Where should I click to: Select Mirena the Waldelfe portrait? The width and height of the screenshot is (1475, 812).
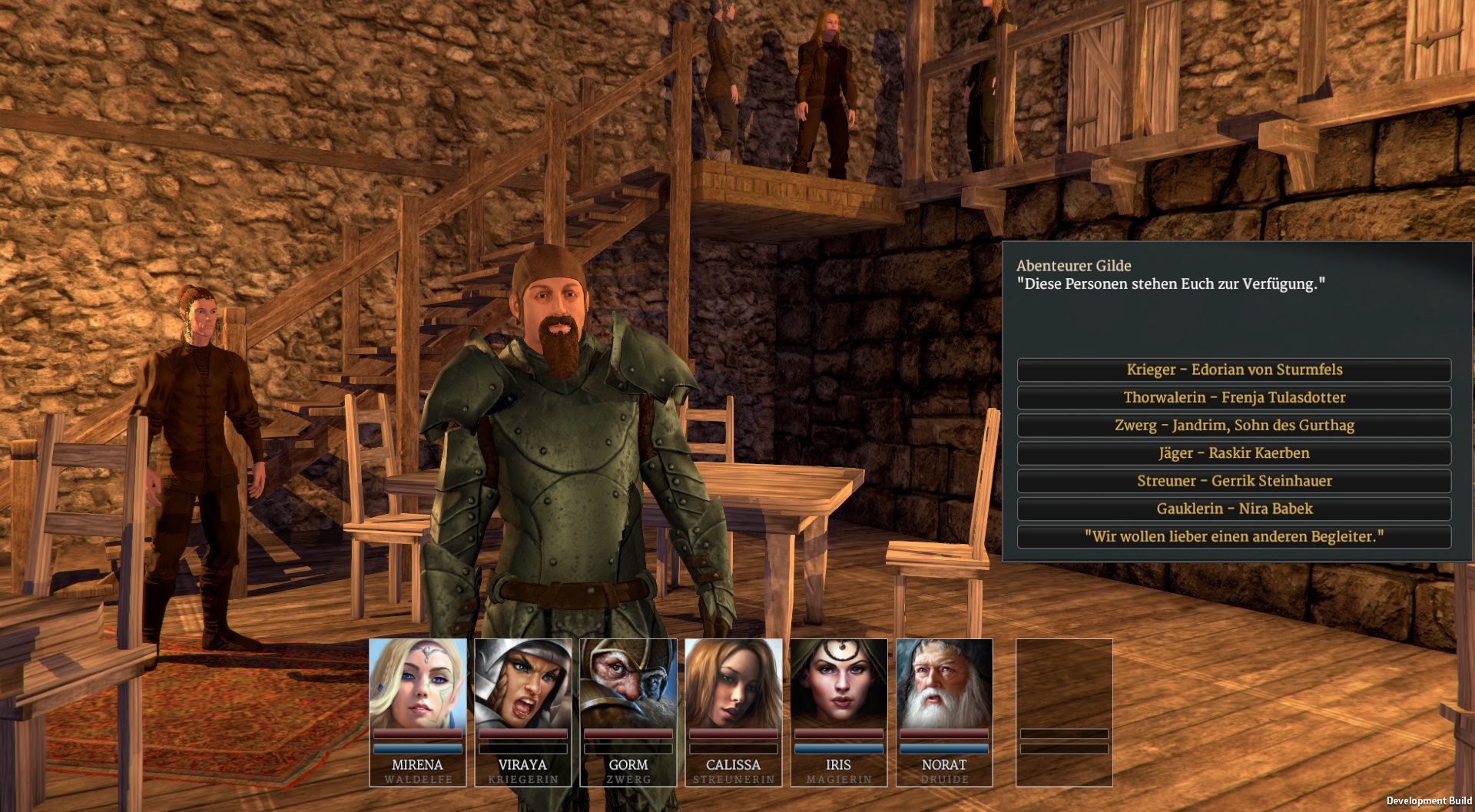click(418, 685)
